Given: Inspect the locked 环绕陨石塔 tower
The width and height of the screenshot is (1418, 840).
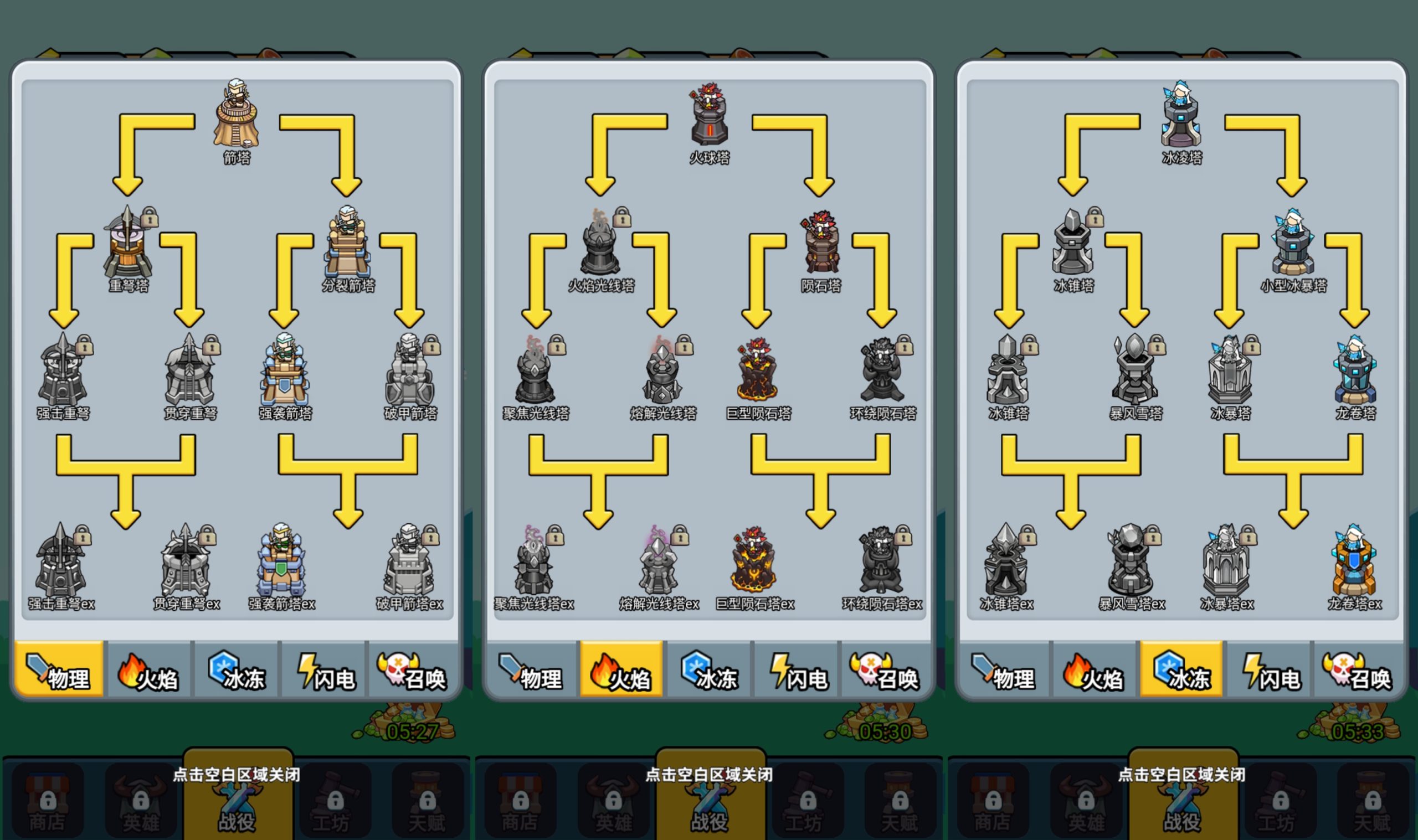Looking at the screenshot, I should pos(883,371).
